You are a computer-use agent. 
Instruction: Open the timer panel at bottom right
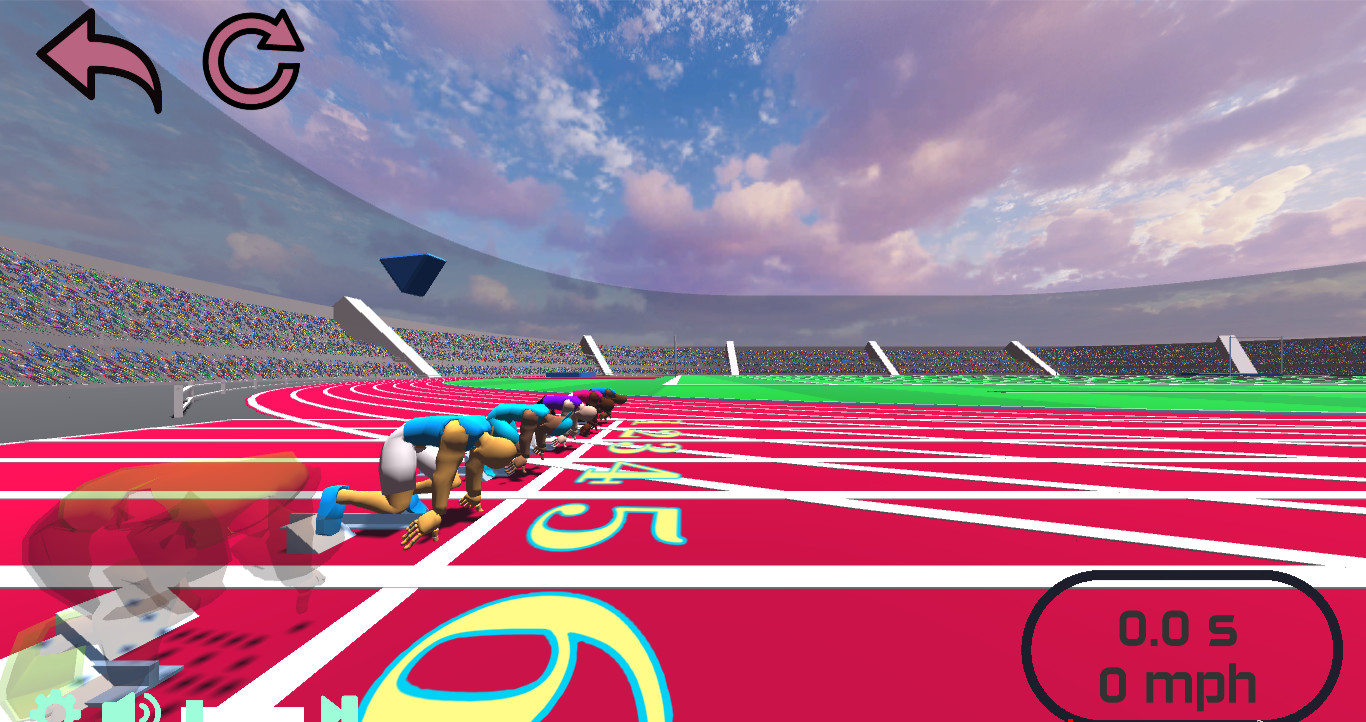1175,648
